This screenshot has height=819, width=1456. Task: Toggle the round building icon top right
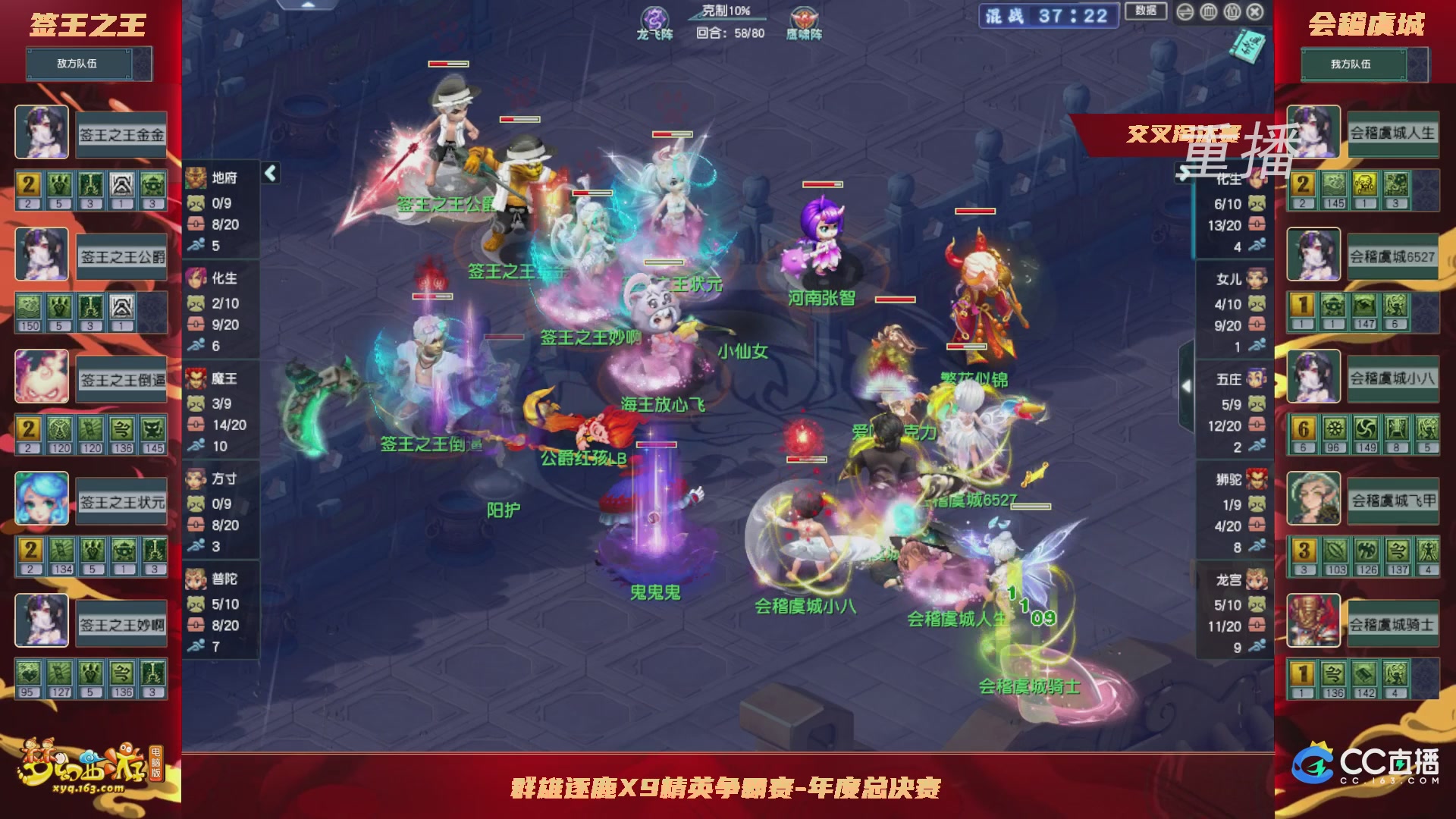pyautogui.click(x=1232, y=13)
